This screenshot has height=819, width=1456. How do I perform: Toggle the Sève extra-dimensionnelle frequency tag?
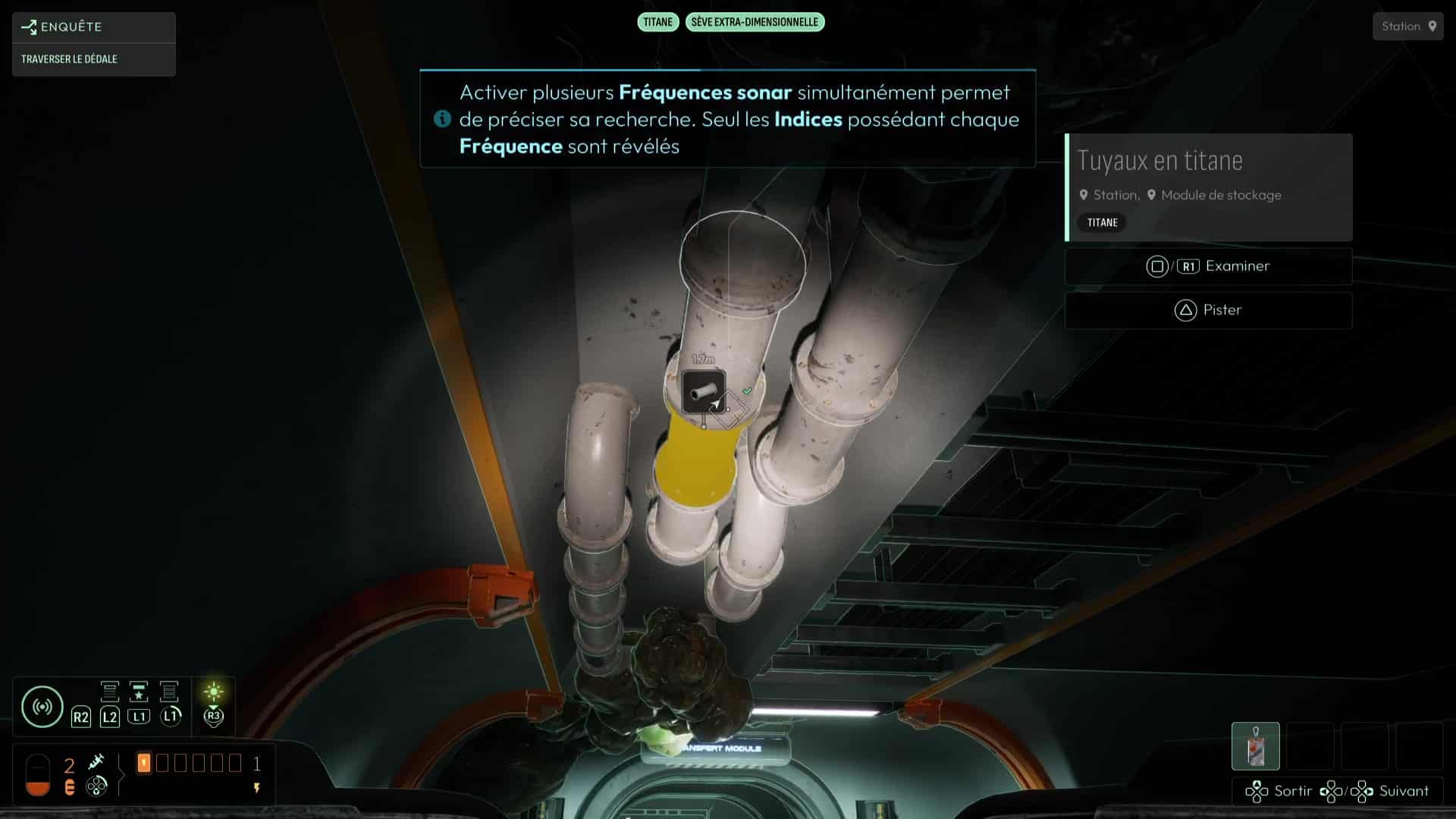coord(755,22)
